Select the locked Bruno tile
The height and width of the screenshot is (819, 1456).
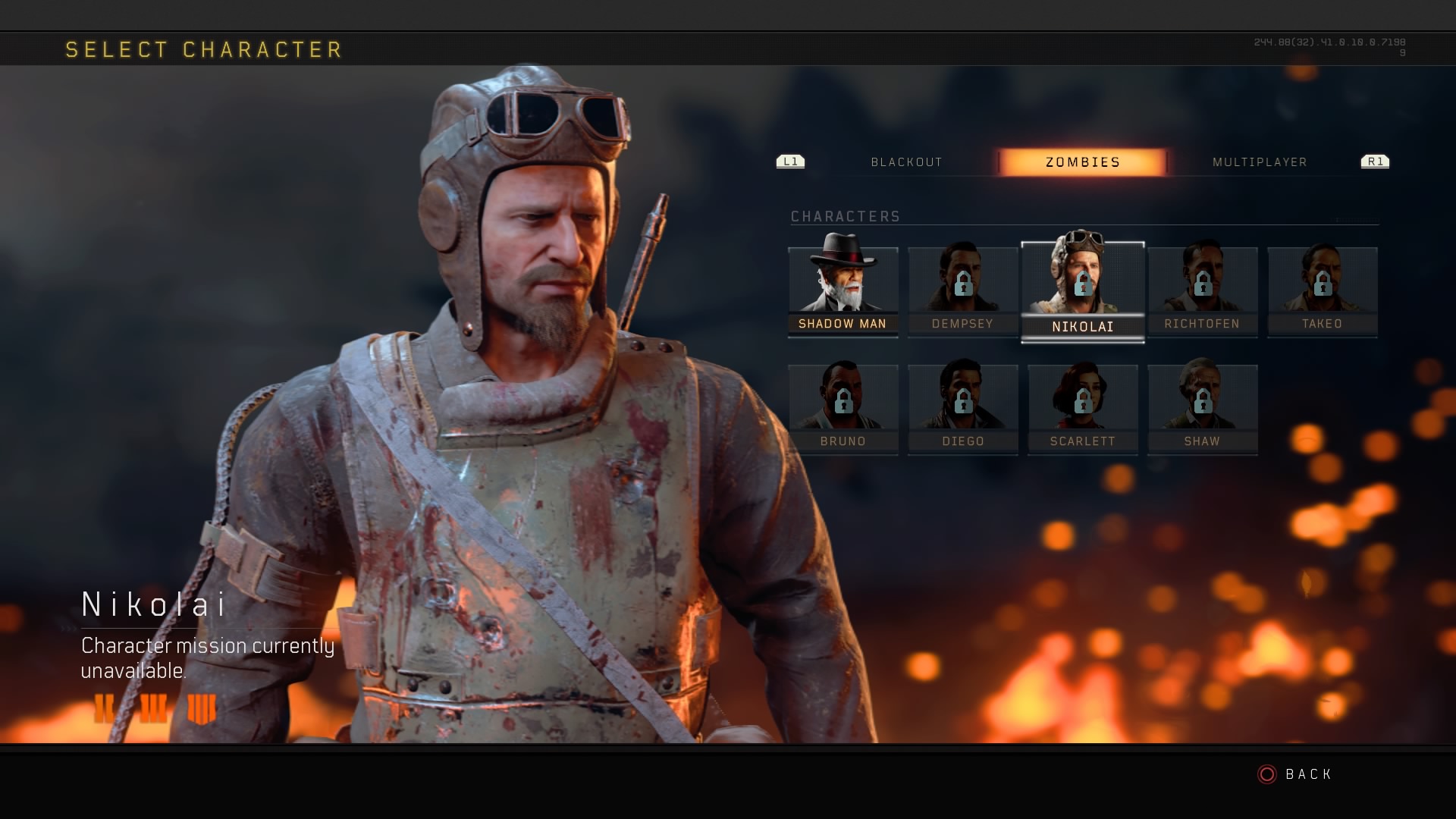coord(843,409)
